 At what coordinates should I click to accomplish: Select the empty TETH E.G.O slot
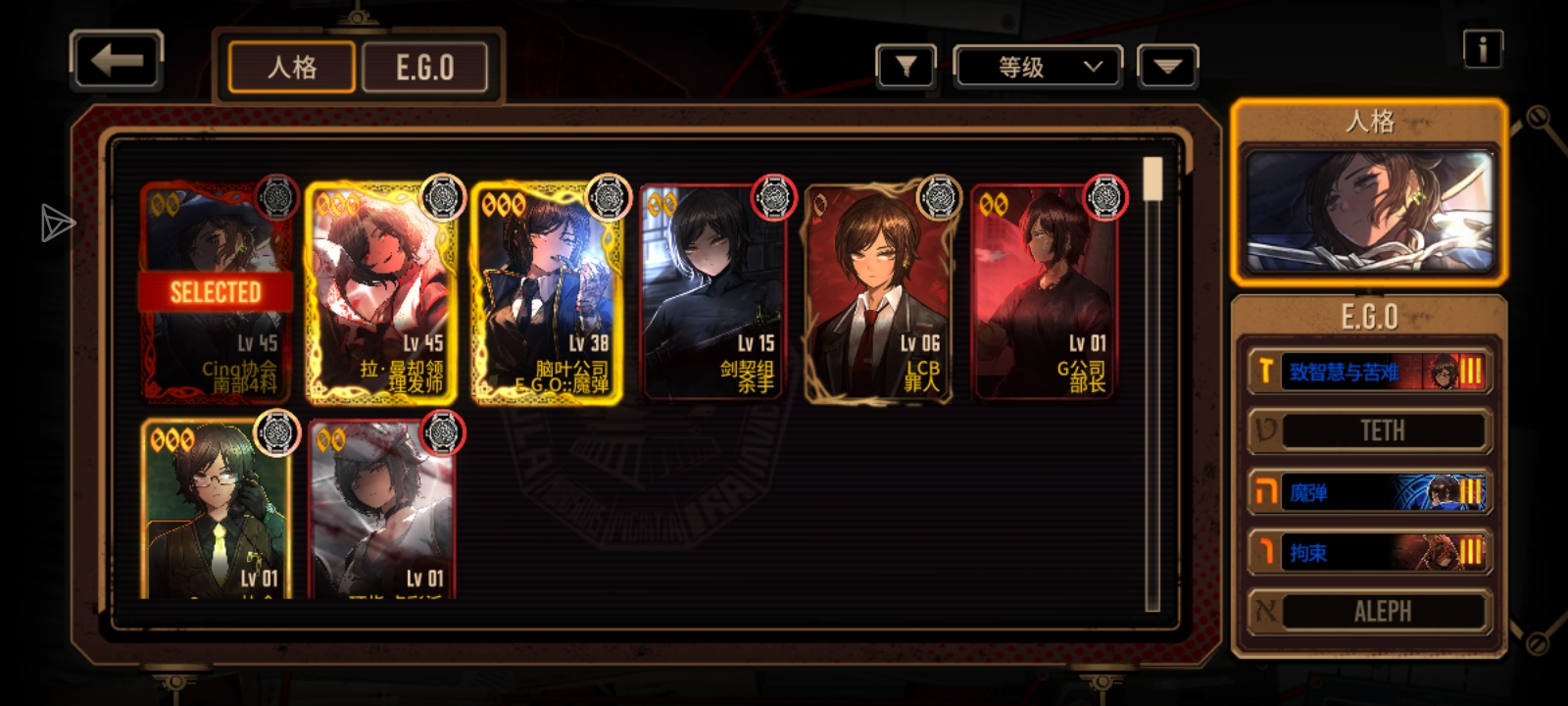coord(1369,431)
